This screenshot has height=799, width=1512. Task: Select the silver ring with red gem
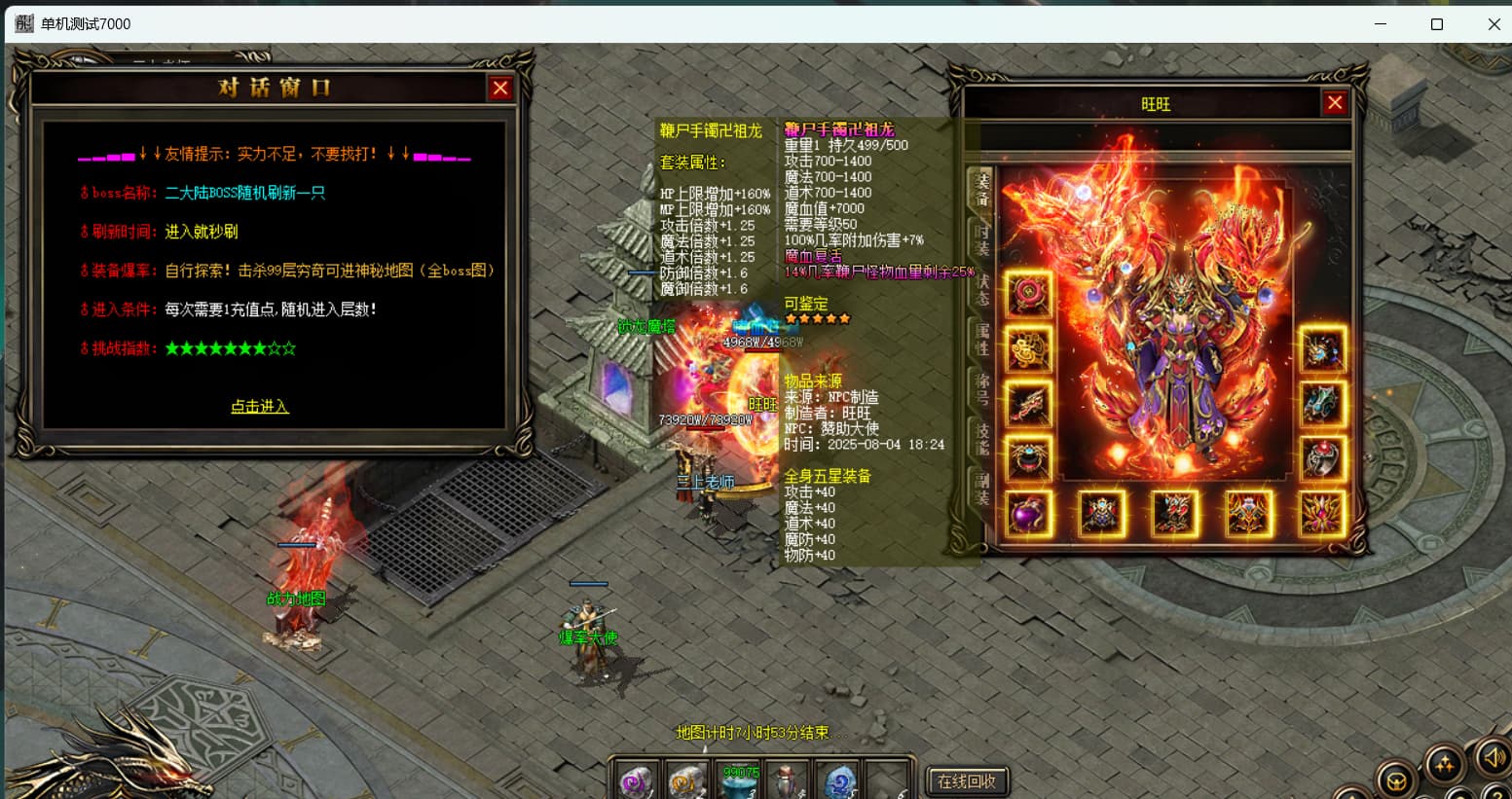1322,458
